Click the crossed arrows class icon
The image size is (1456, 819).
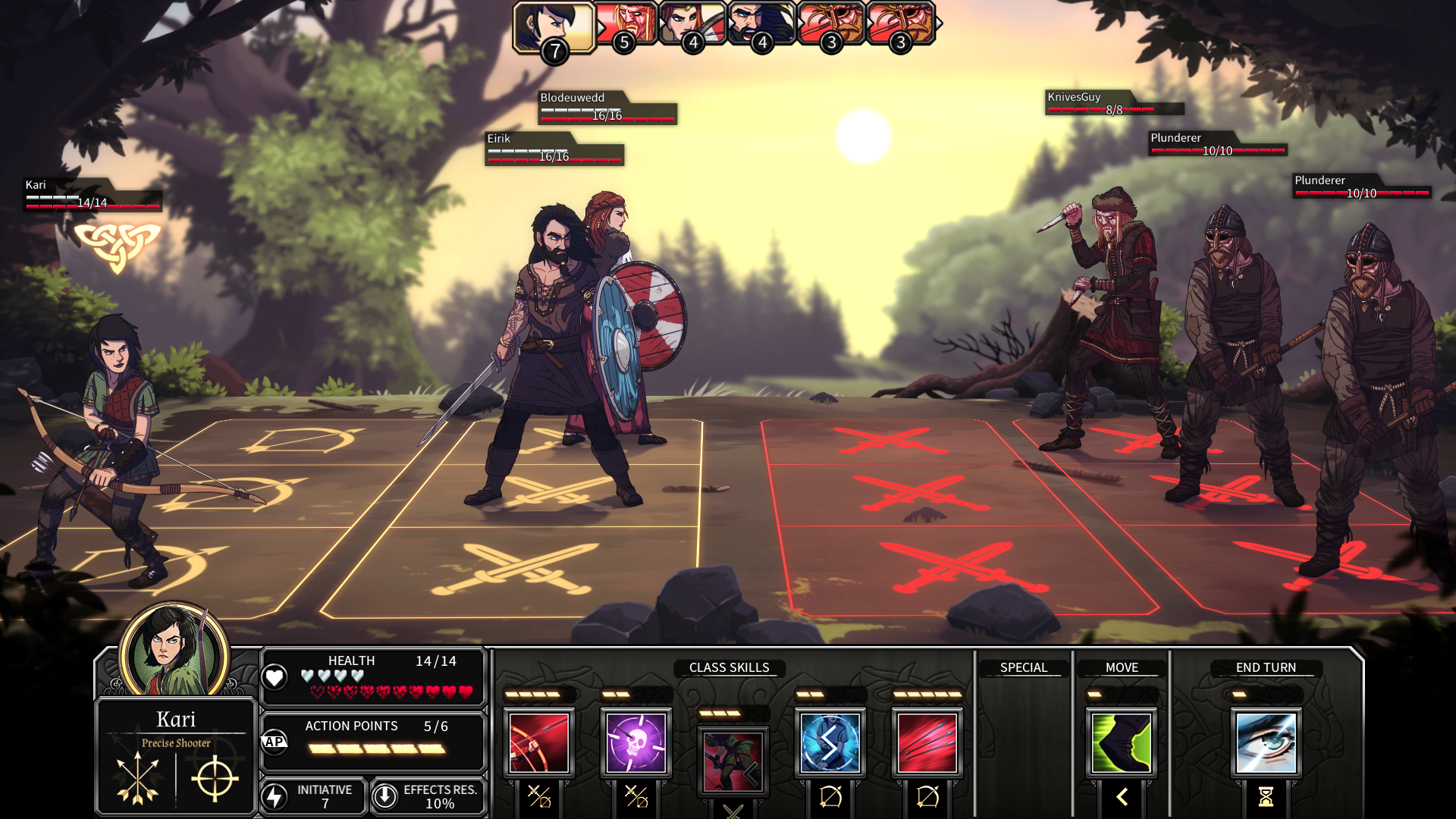(138, 778)
